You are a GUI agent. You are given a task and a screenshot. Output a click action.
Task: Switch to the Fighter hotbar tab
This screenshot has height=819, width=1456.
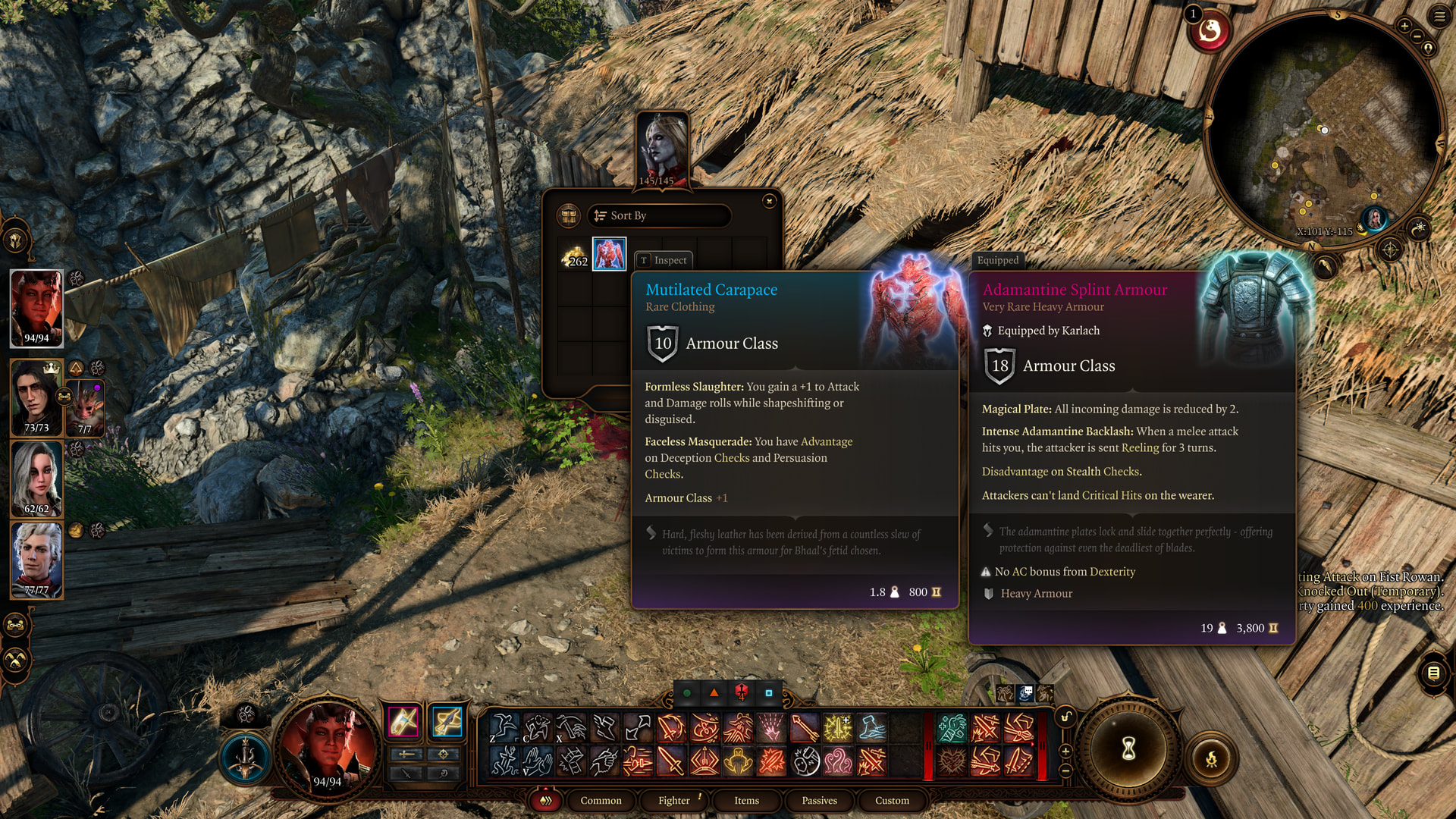[673, 800]
